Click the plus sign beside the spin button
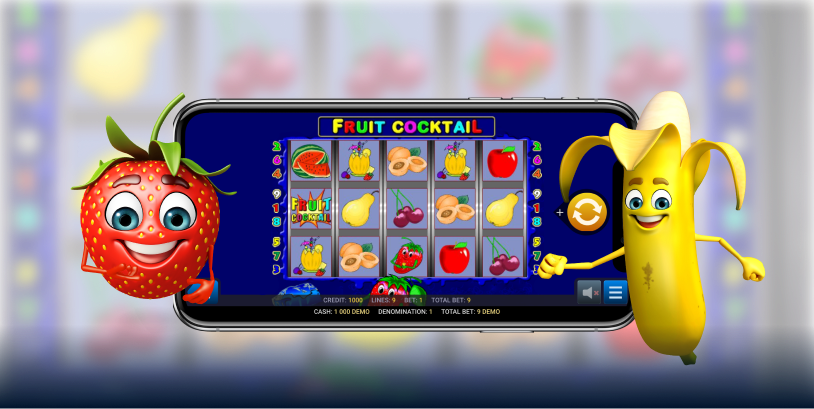Screen dimensions: 814x409 pos(560,212)
